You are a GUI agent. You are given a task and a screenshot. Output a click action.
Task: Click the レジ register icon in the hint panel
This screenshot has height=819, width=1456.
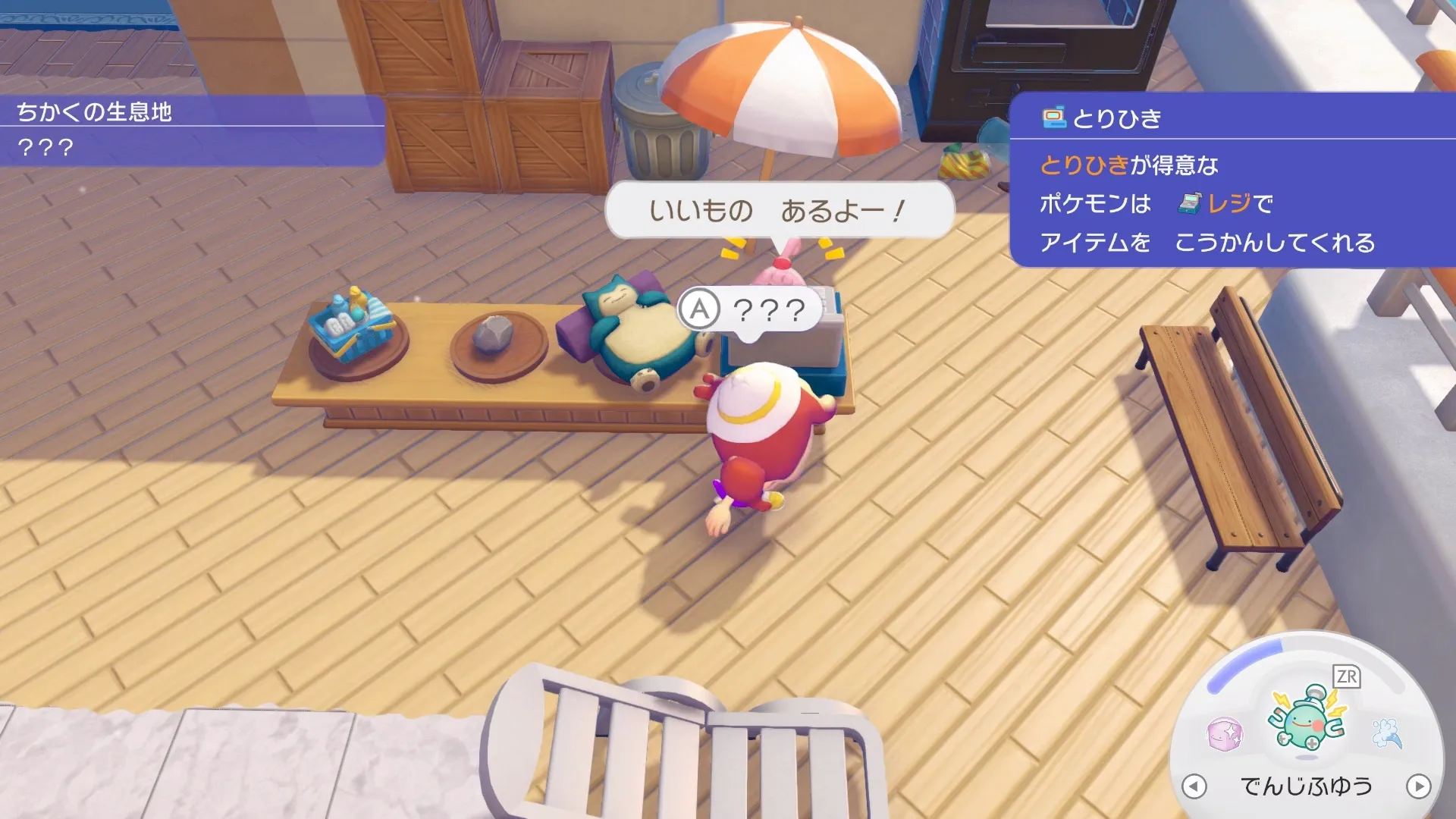(1189, 204)
